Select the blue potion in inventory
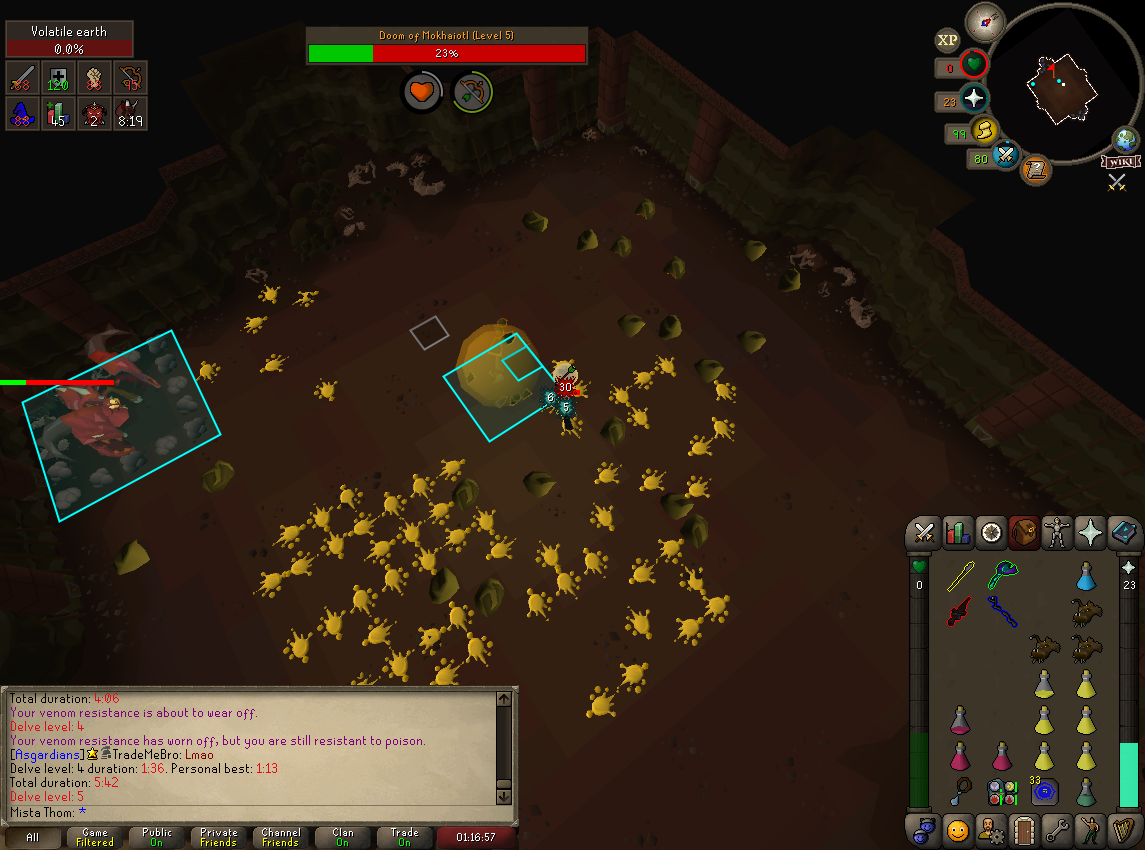The height and width of the screenshot is (850, 1145). point(1086,577)
